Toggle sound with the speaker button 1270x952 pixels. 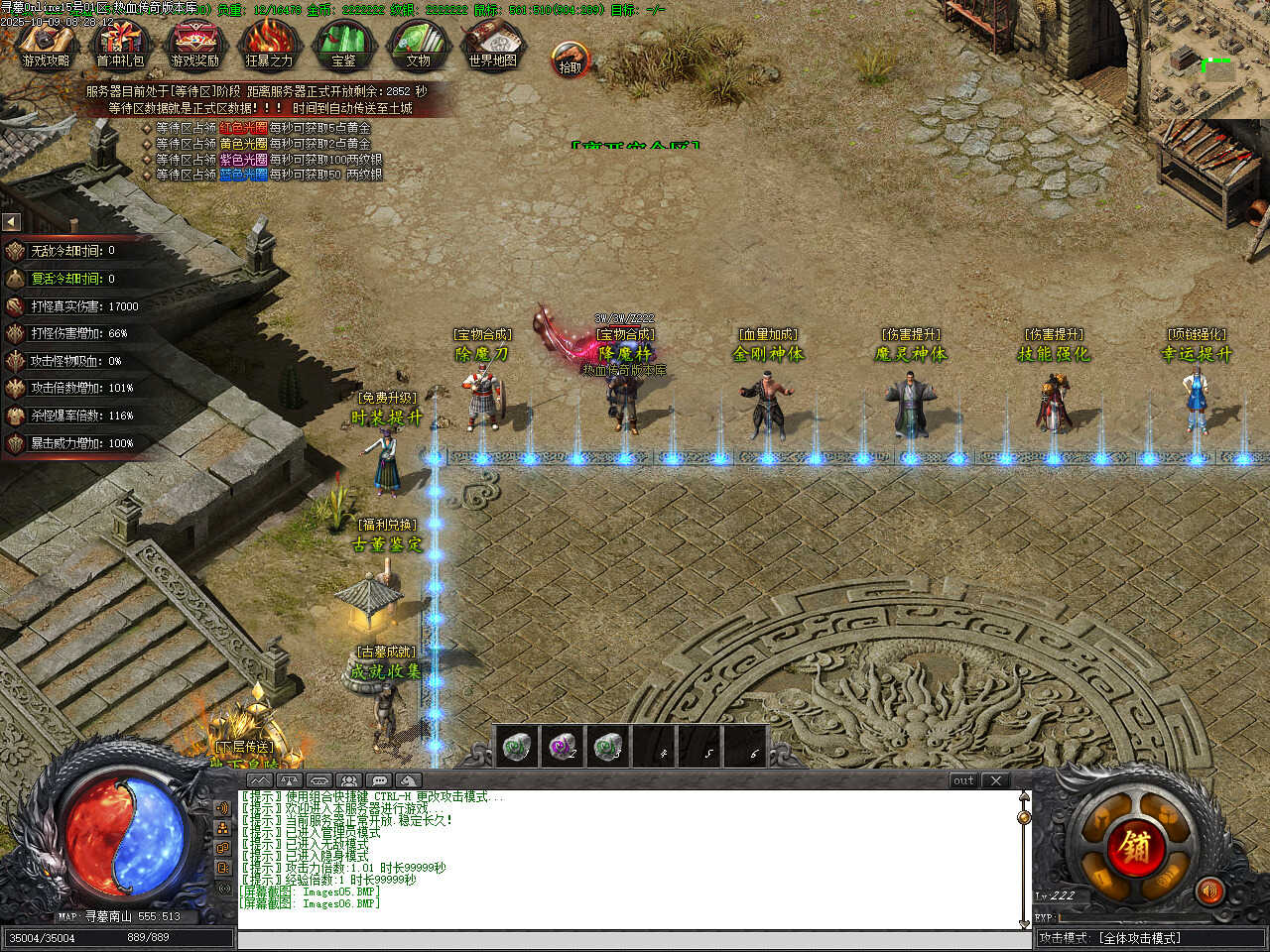click(1208, 892)
